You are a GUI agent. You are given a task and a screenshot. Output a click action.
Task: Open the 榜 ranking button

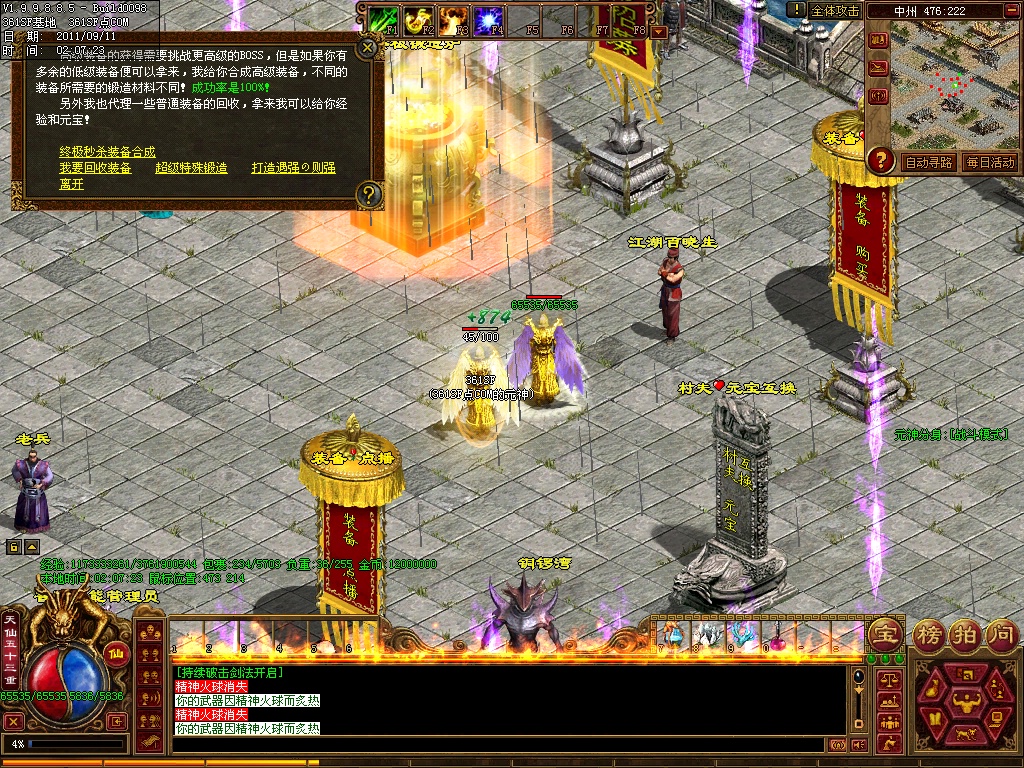[x=927, y=633]
